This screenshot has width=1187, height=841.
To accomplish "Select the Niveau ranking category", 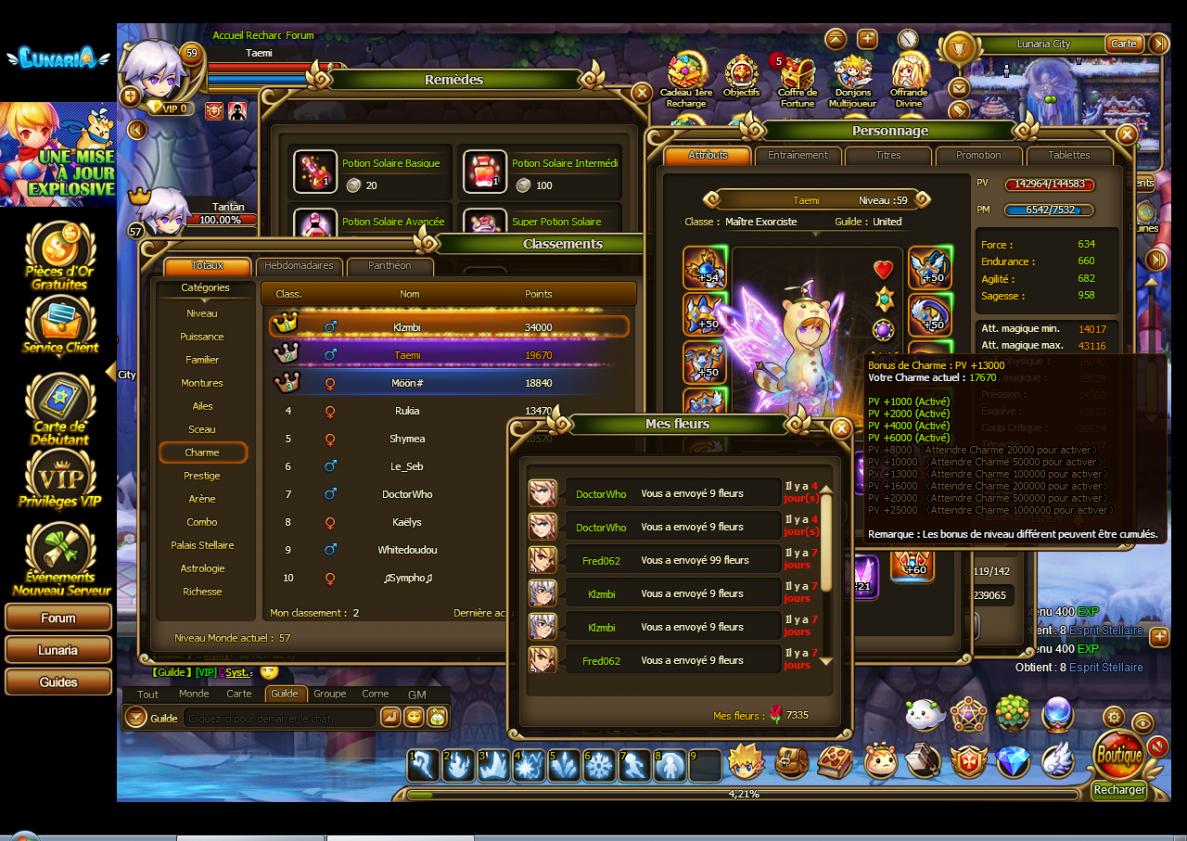I will coord(202,313).
